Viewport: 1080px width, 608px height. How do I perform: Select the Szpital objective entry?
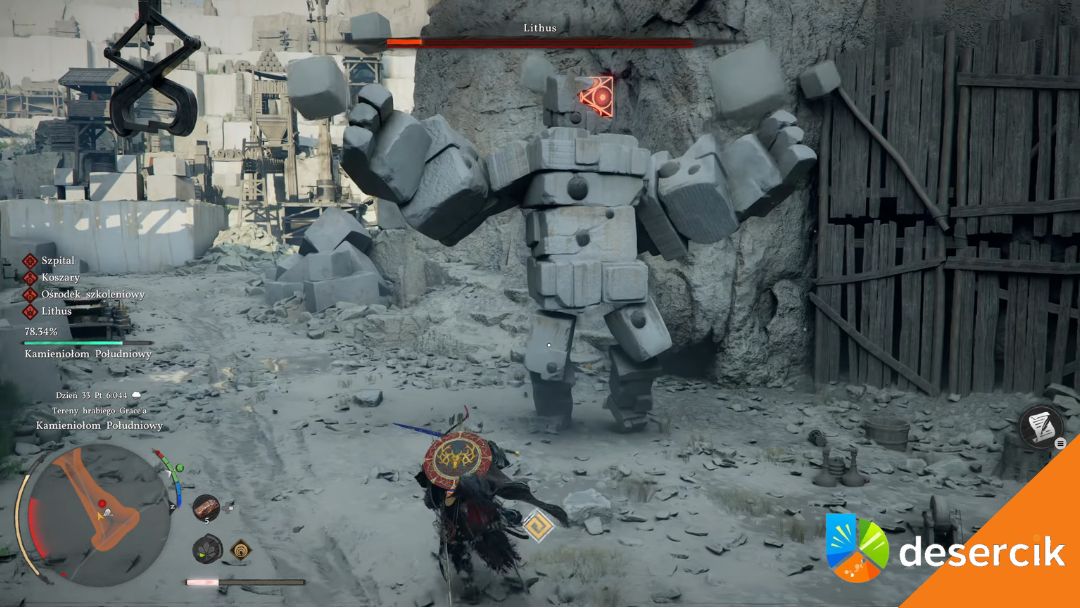point(58,260)
